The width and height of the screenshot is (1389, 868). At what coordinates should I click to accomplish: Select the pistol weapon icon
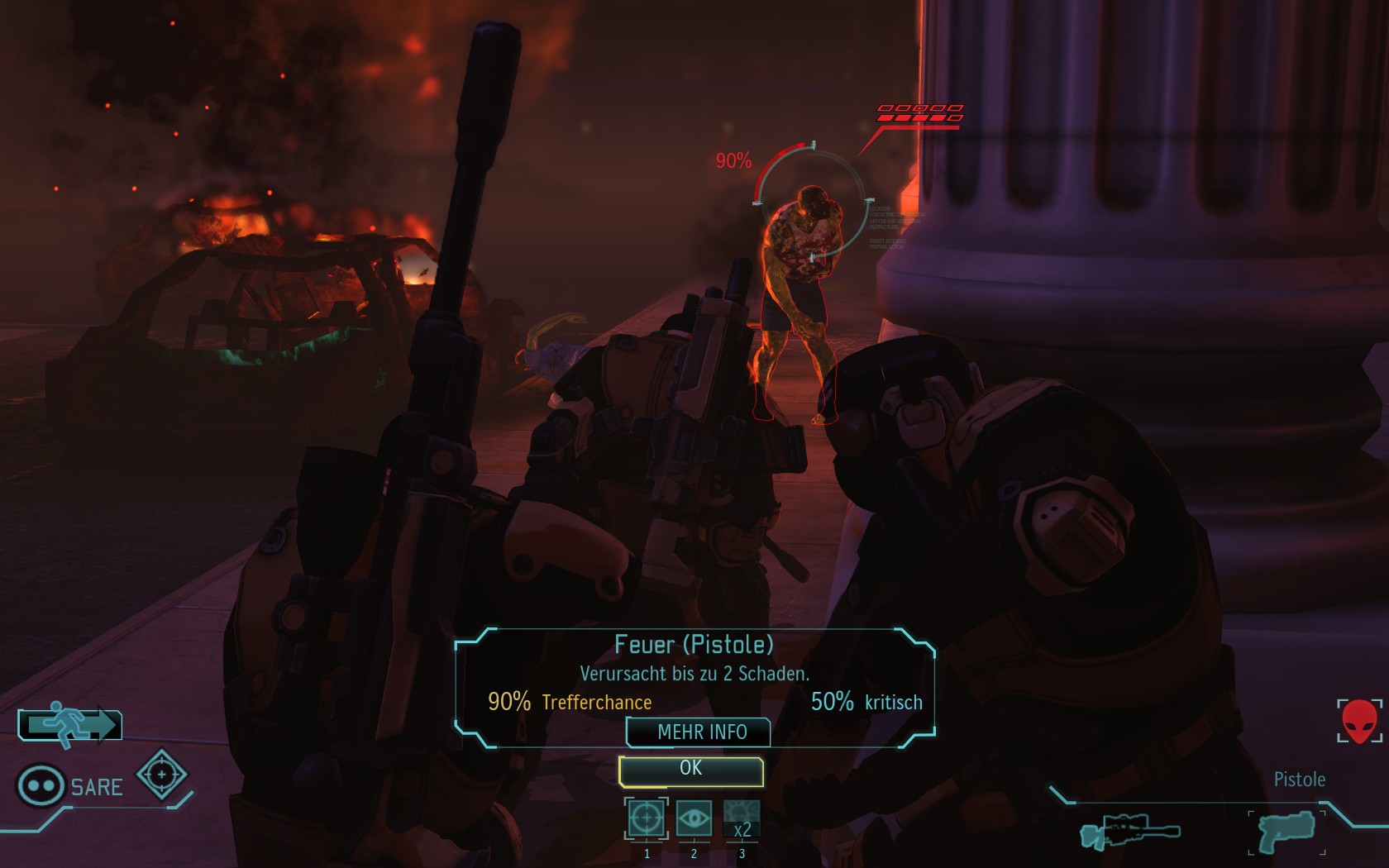click(1286, 830)
